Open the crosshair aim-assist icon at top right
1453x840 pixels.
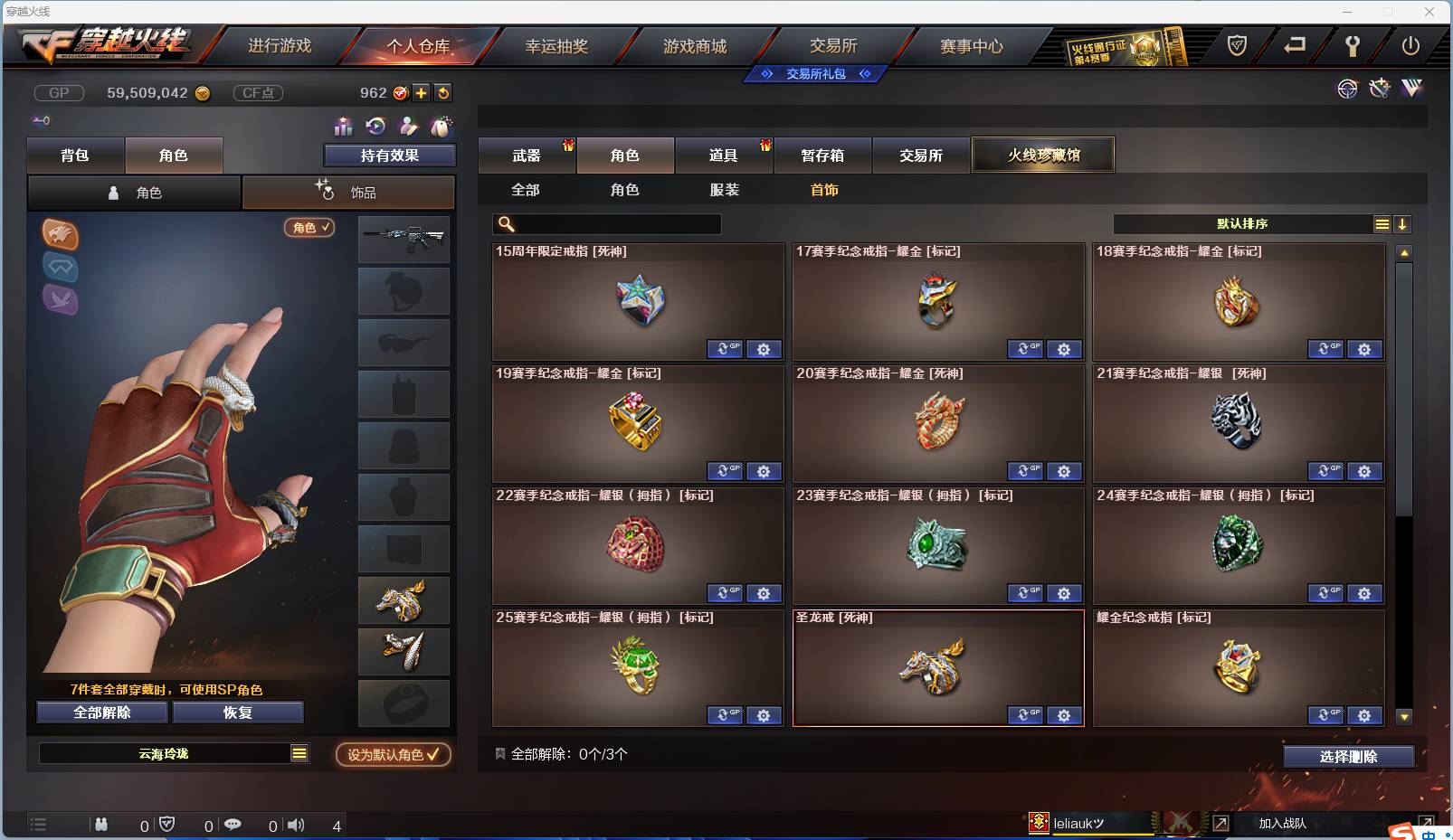pos(1347,89)
